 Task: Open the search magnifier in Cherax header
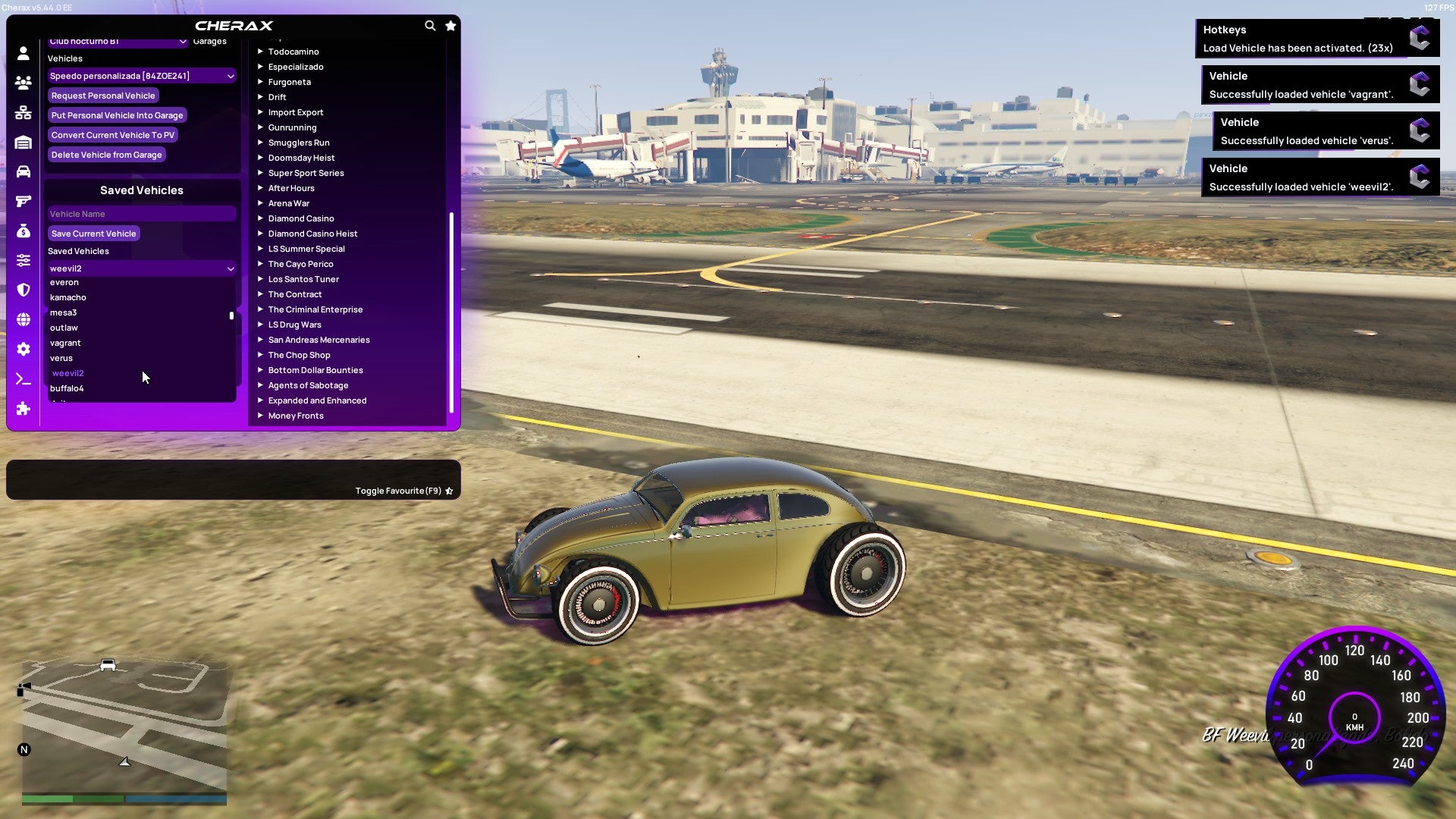[x=430, y=25]
